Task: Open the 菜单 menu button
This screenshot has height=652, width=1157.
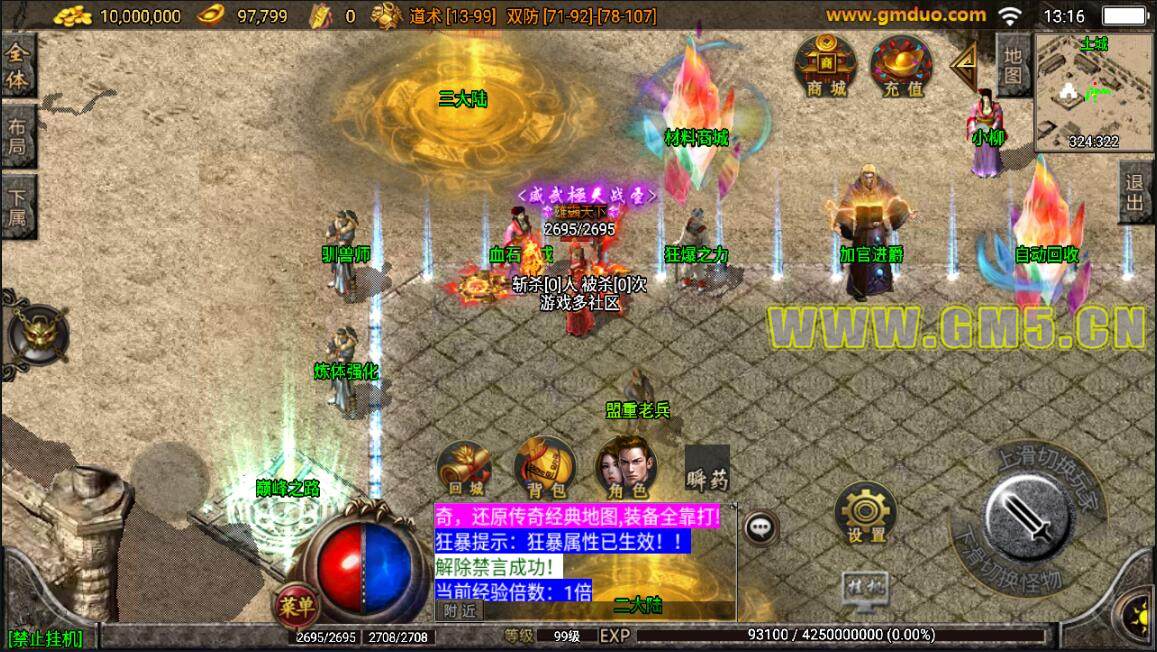Action: click(x=297, y=605)
